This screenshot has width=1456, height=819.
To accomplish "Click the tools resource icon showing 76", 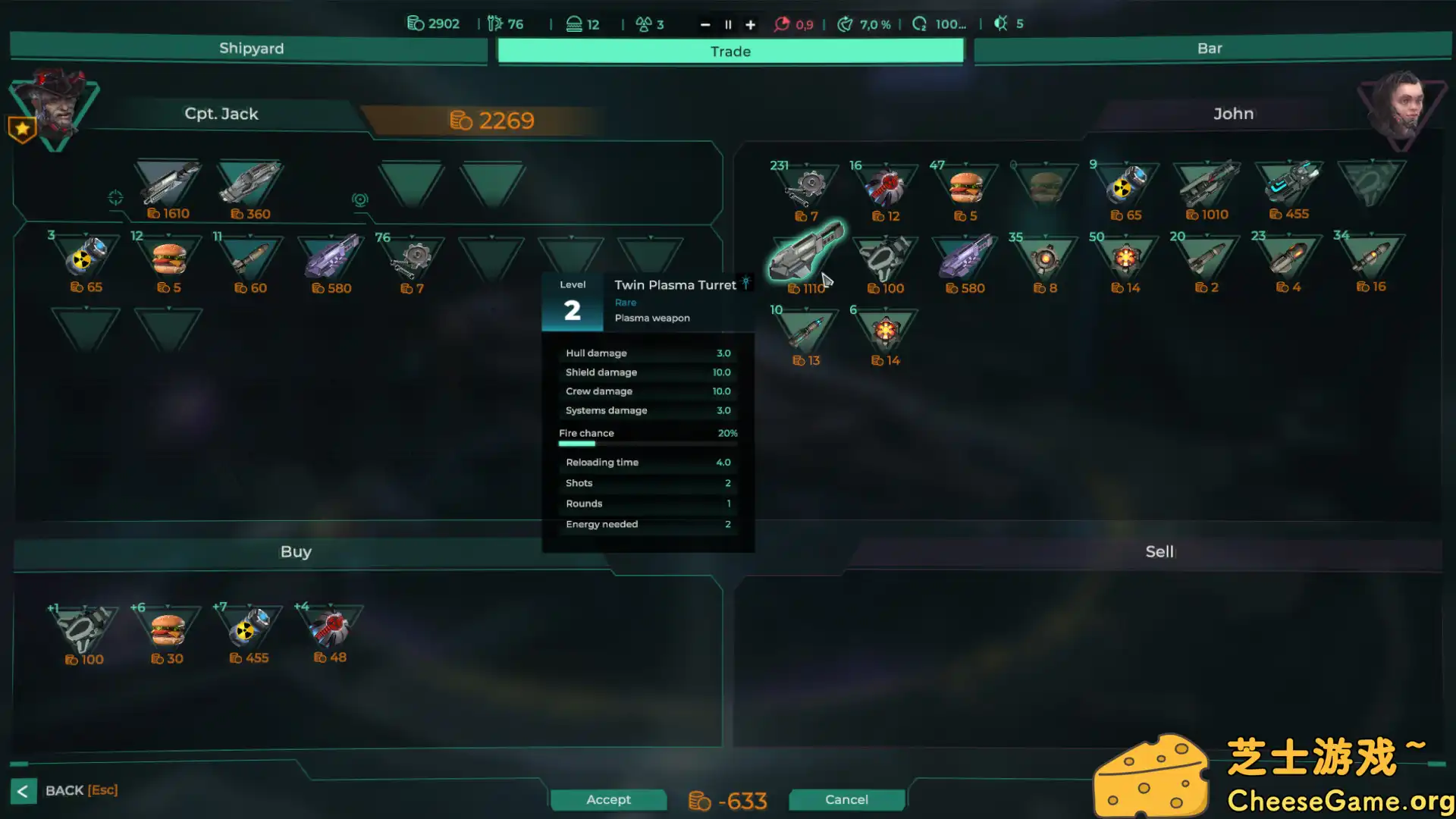I will pos(494,24).
